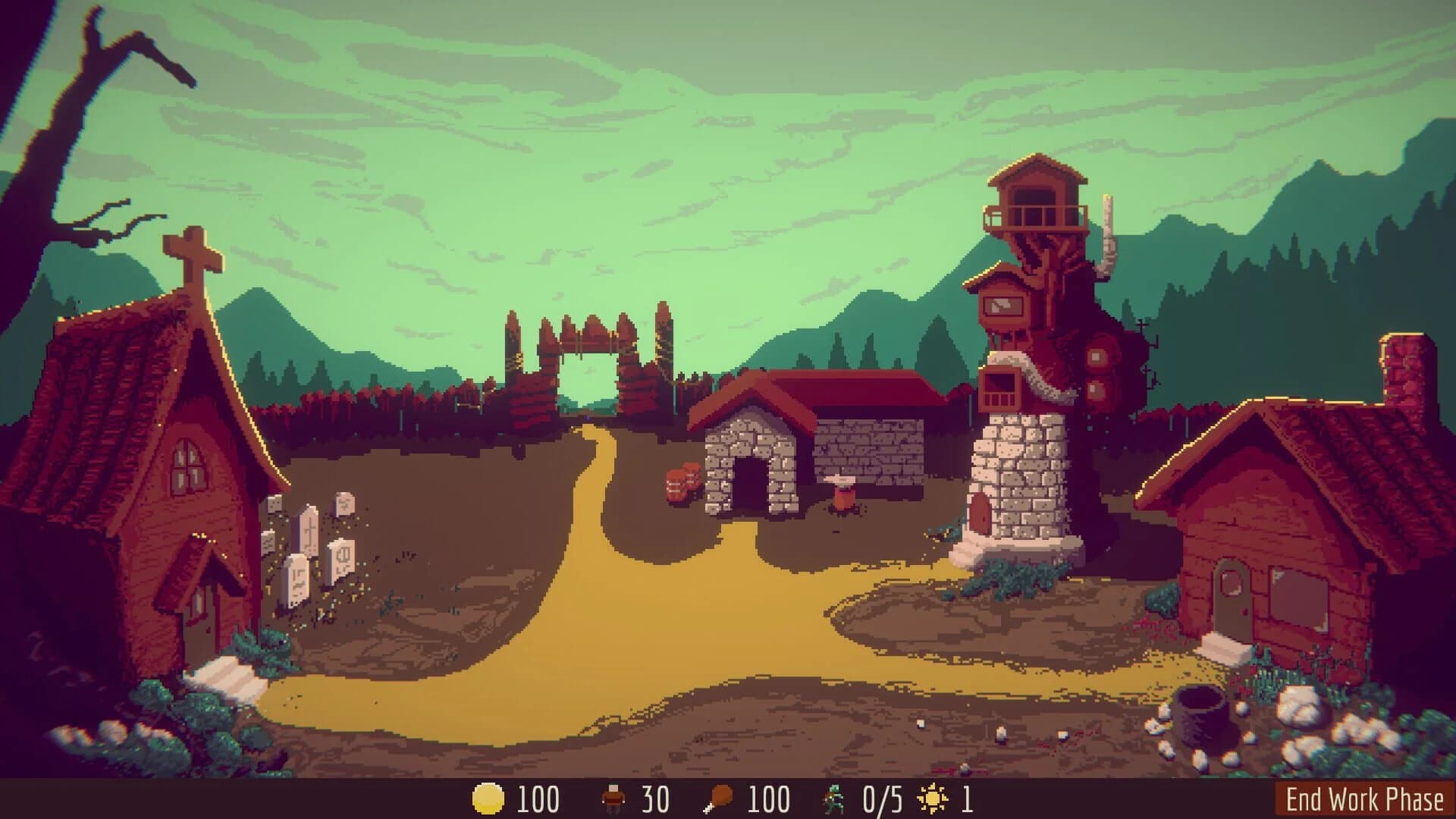Click the red barrels beside the stone building
This screenshot has width=1456, height=819.
coord(681,484)
